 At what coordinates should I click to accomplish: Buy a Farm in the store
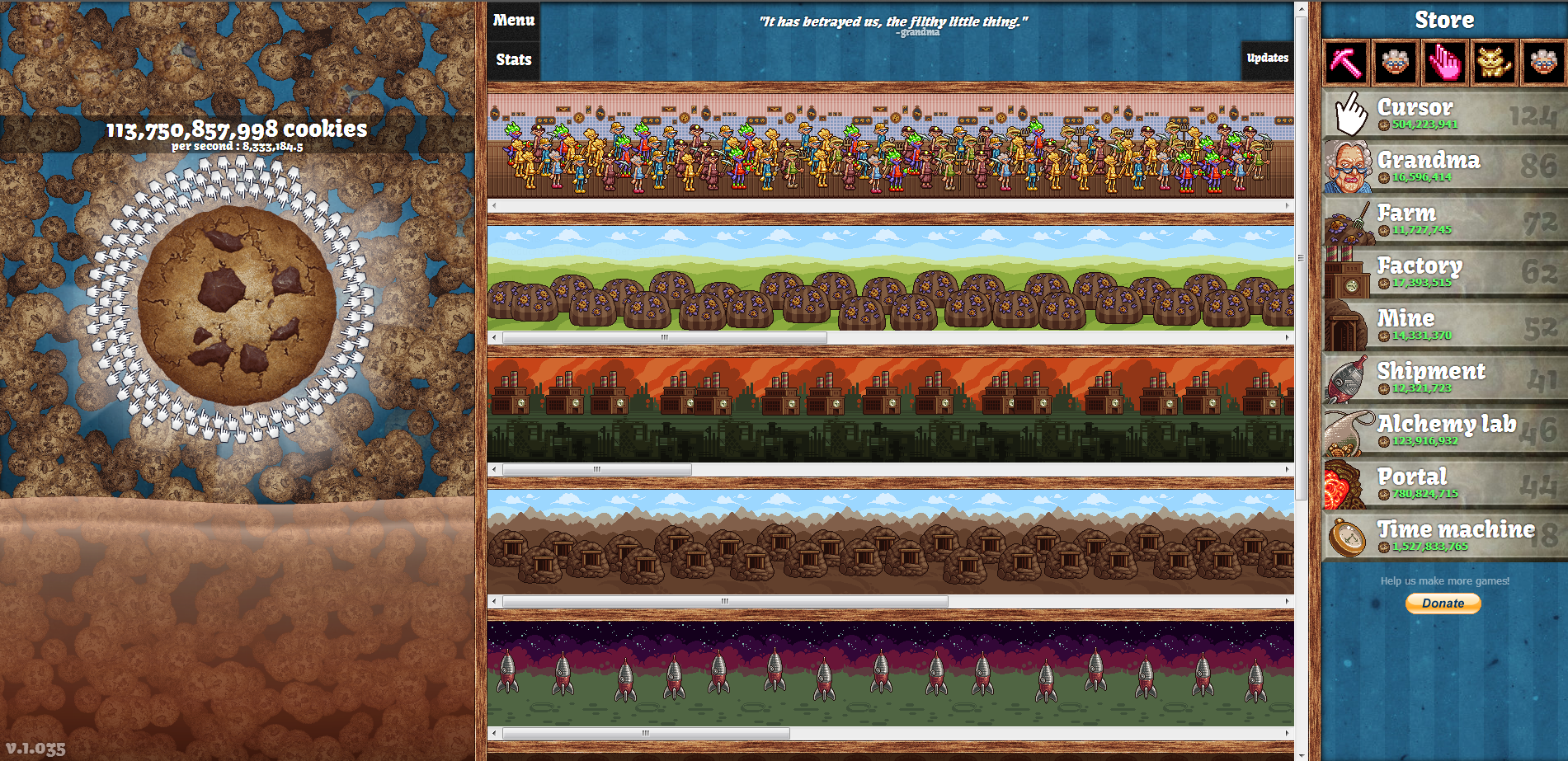tap(1445, 219)
